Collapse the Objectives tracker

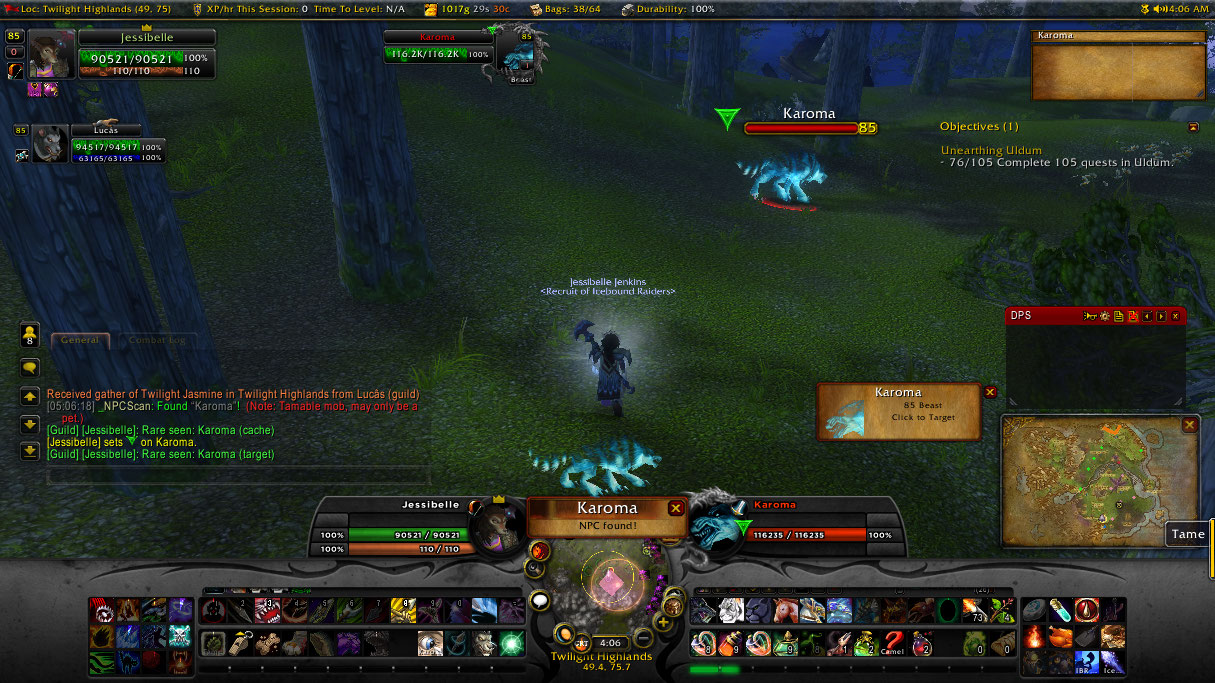(x=1192, y=127)
